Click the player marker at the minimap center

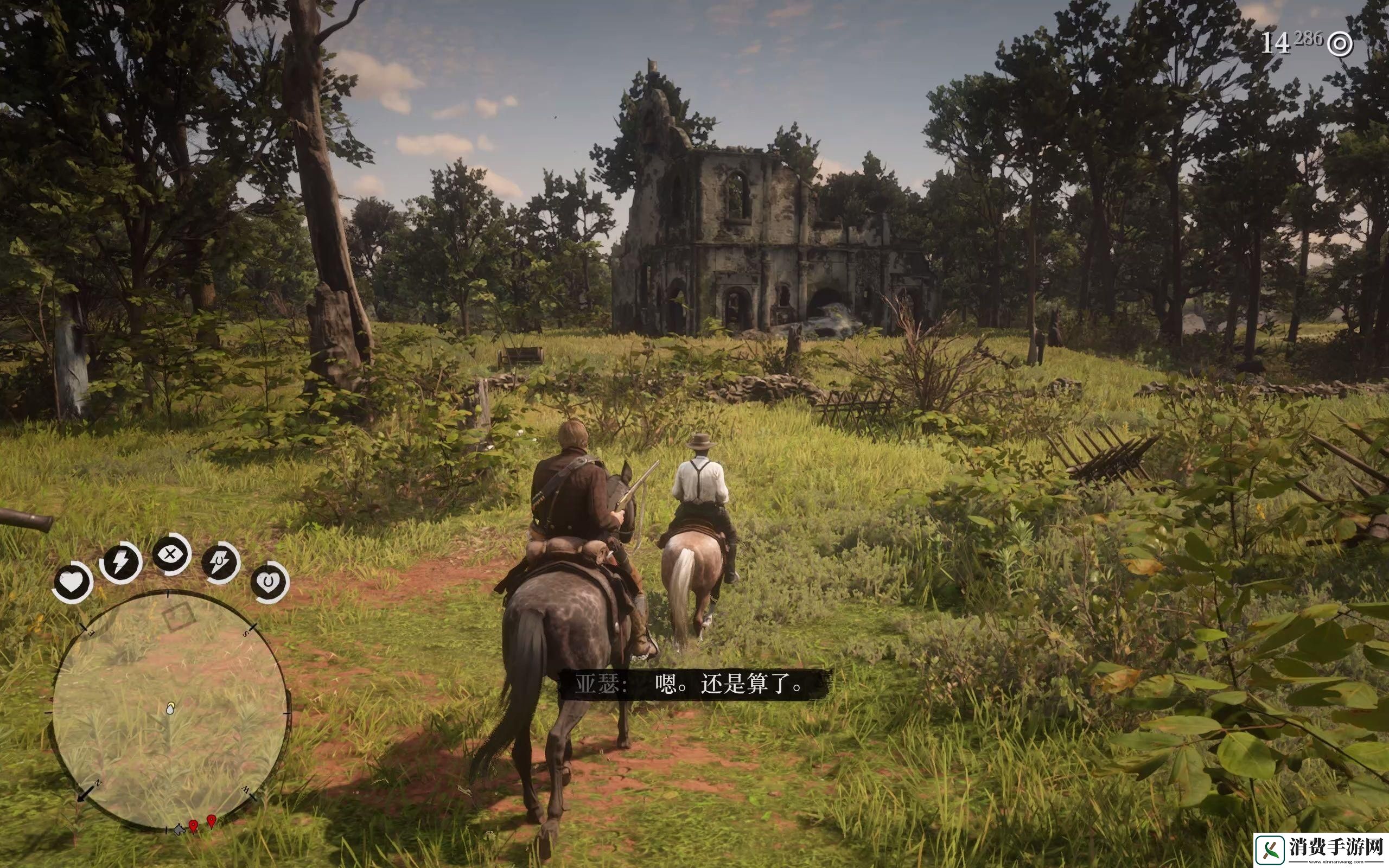pyautogui.click(x=170, y=710)
